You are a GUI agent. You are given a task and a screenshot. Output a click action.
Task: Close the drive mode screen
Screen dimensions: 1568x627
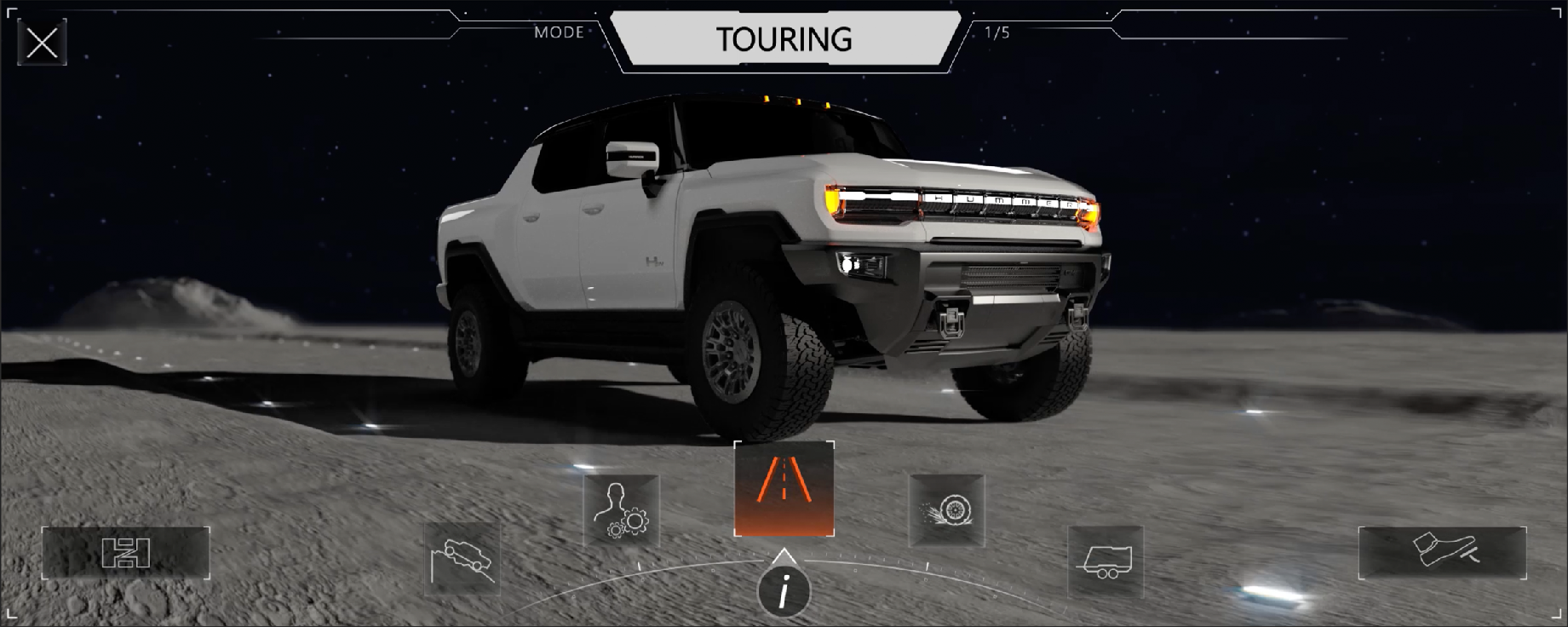click(42, 42)
